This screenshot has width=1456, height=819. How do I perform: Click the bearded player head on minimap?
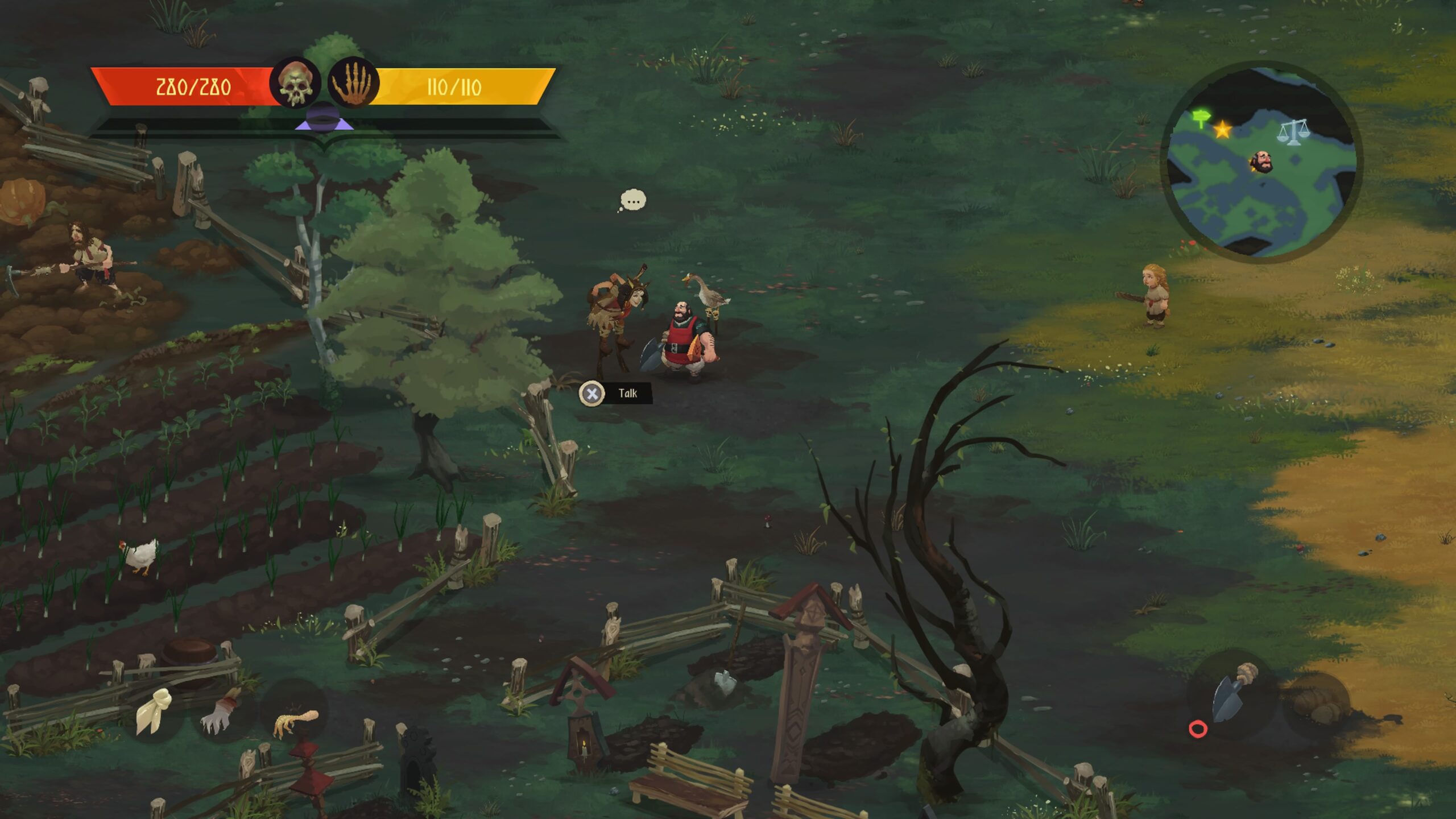(x=1261, y=162)
